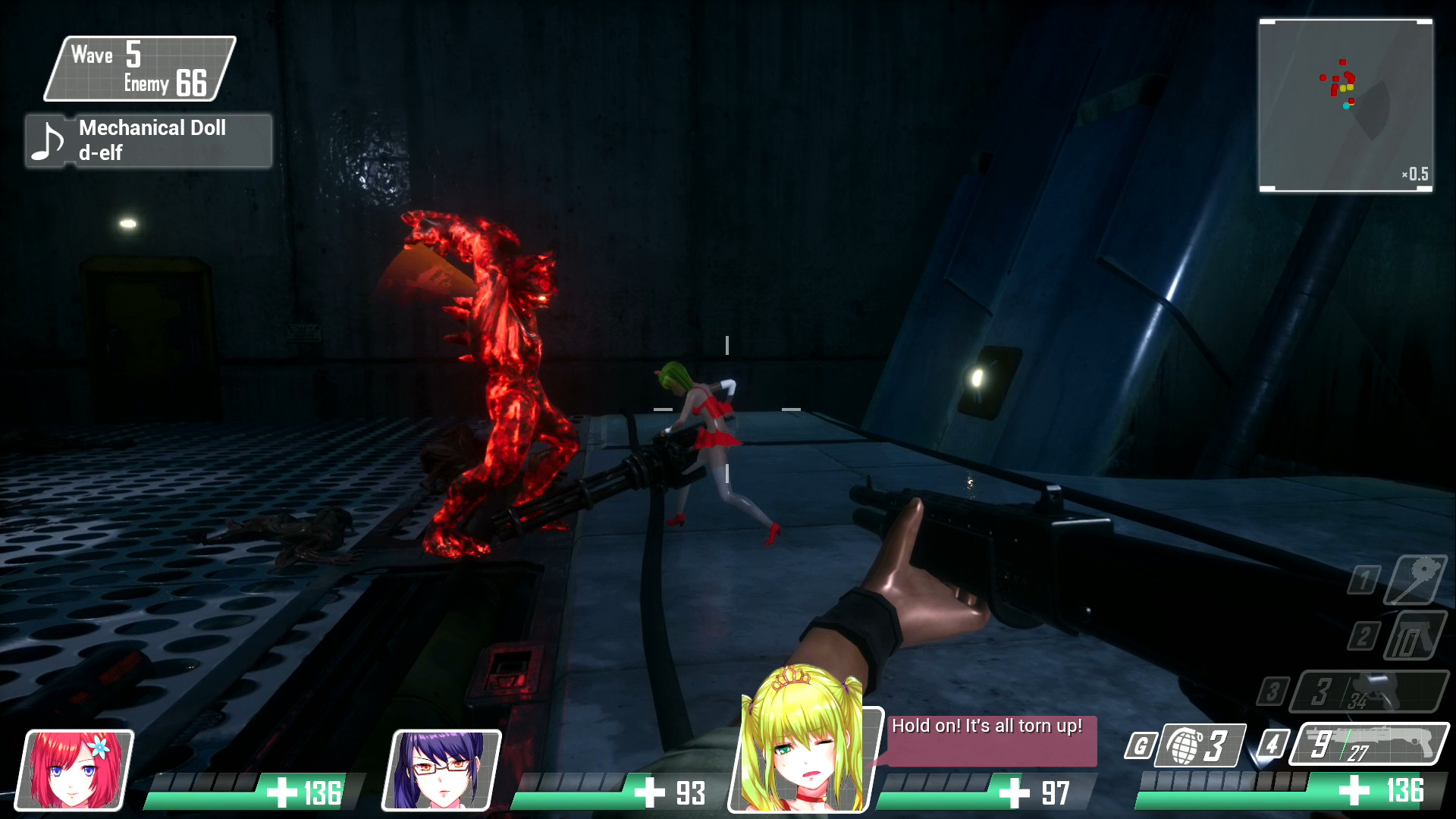This screenshot has width=1456, height=819.
Task: Expand the Mechanical Doll d-elf track banner
Action: (152, 141)
